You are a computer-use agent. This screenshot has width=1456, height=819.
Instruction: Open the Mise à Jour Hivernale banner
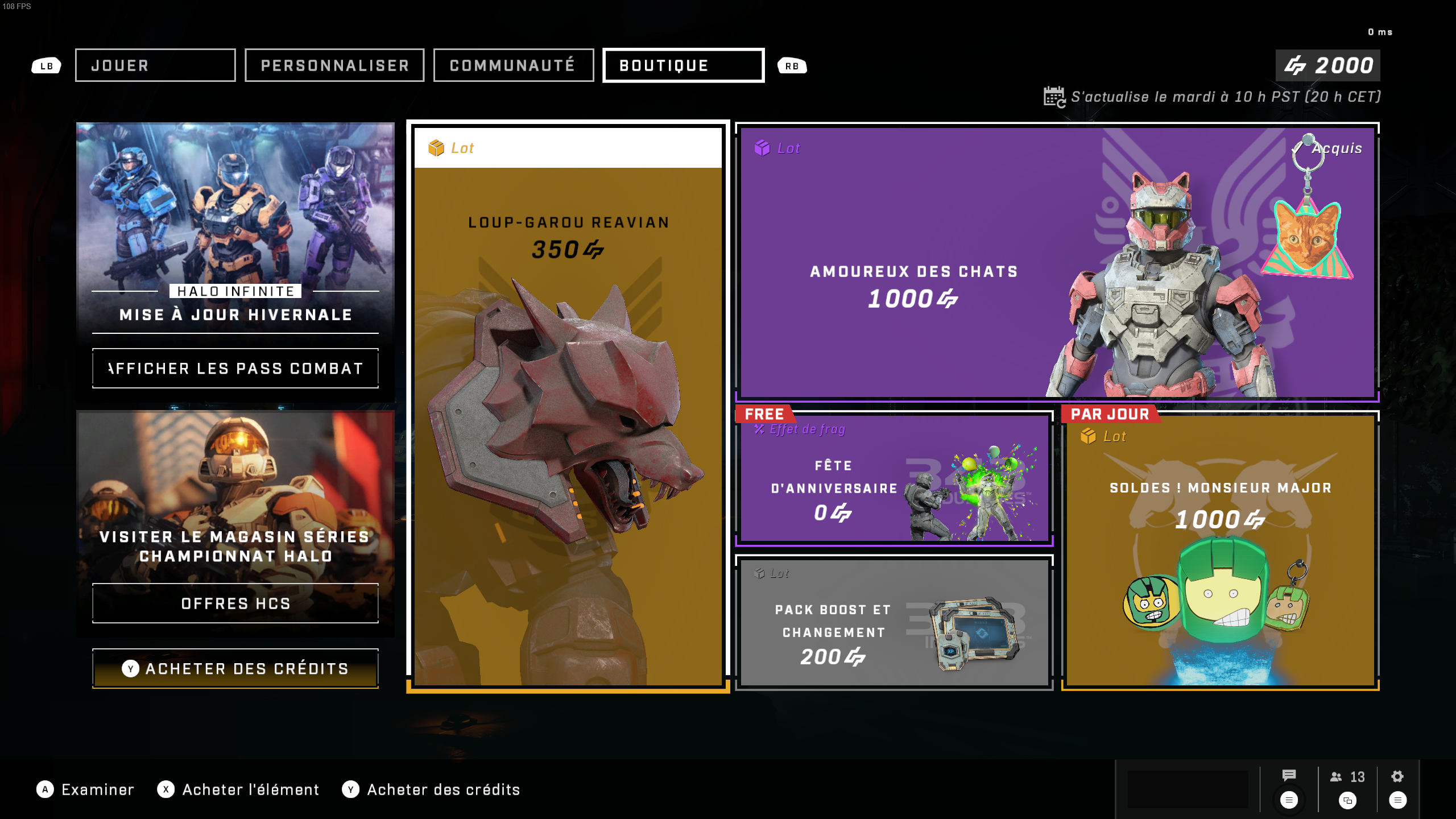pyautogui.click(x=235, y=227)
